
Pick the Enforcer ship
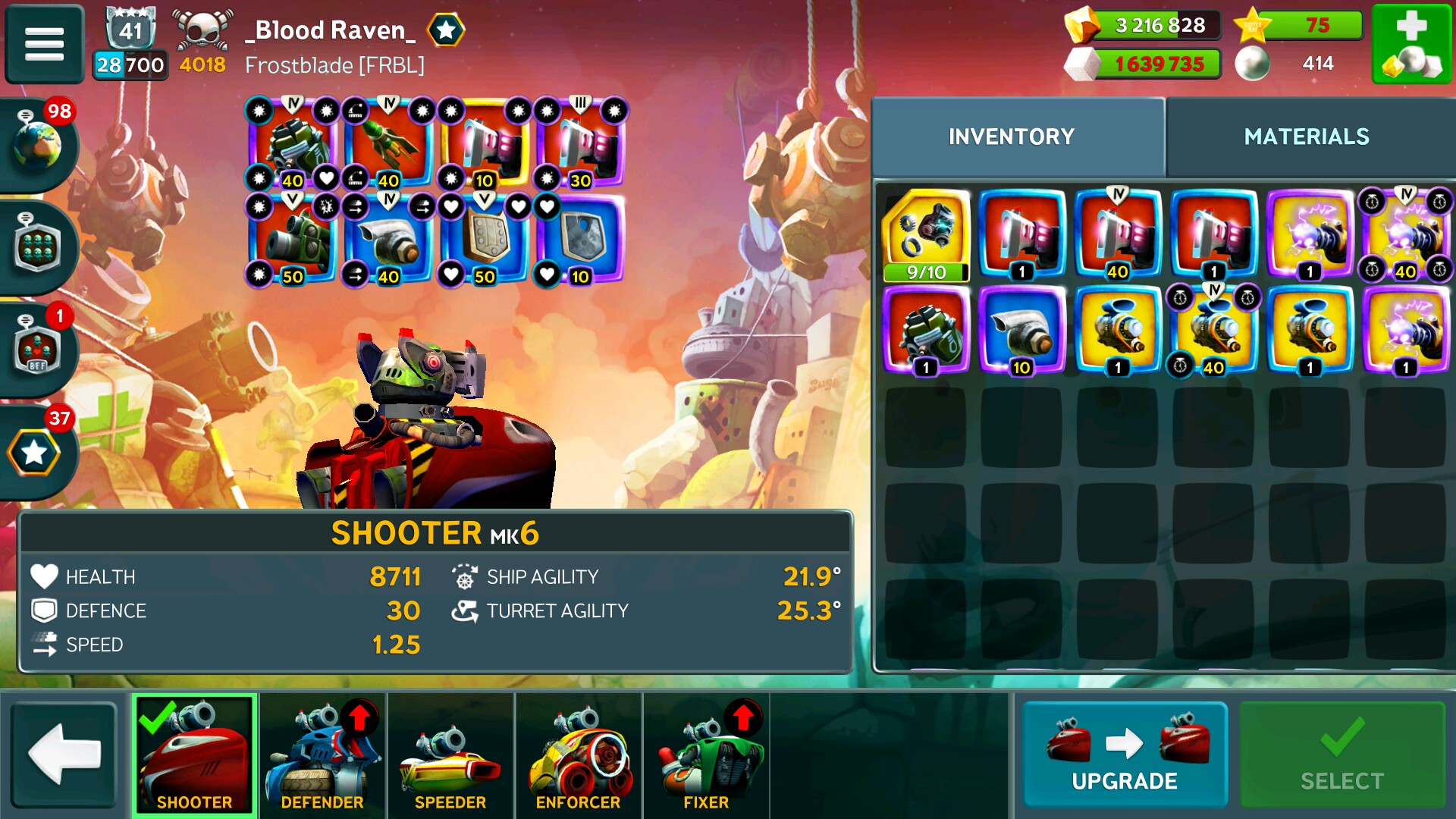(578, 755)
